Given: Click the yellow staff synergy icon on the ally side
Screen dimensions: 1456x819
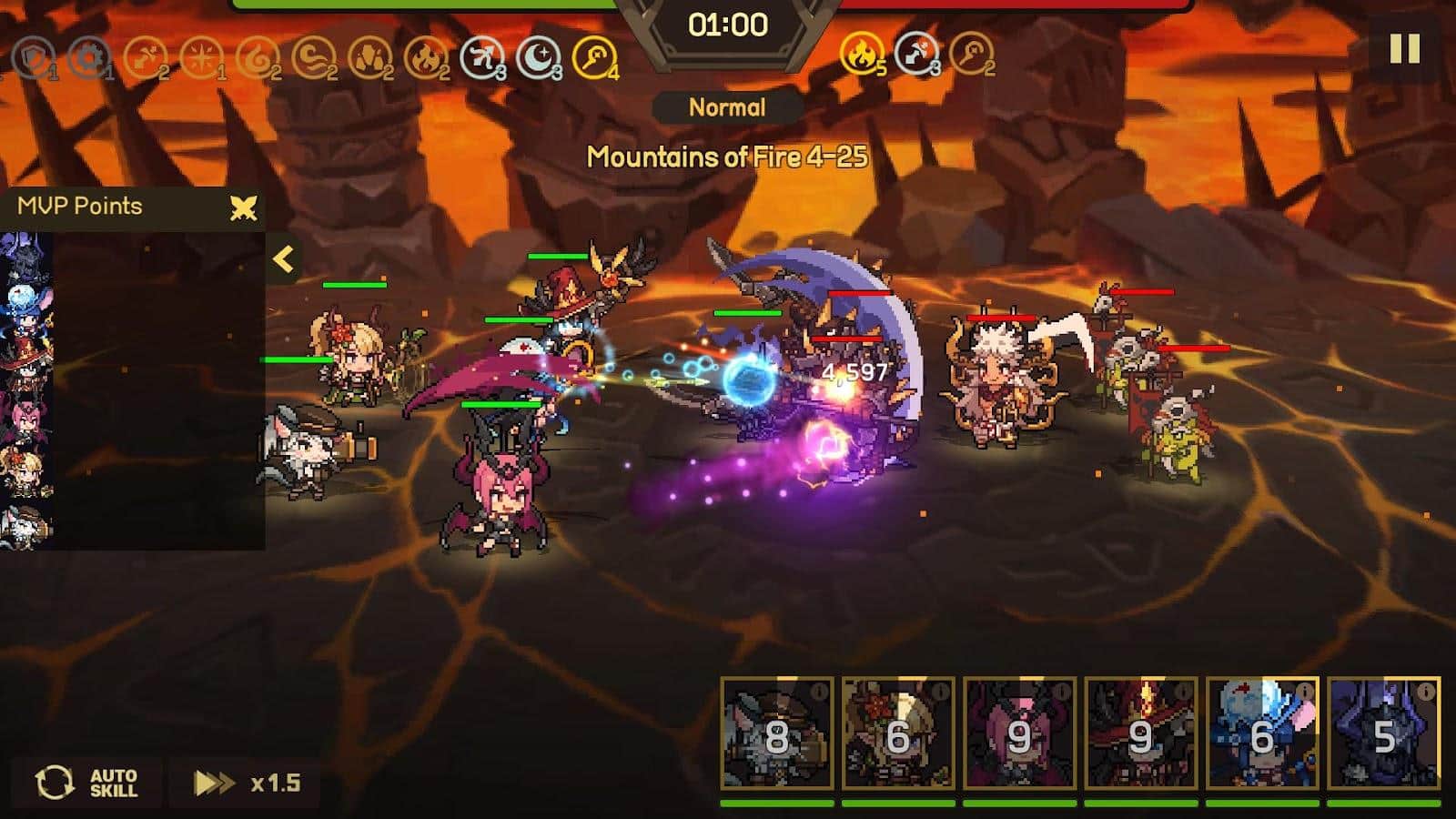Looking at the screenshot, I should click(595, 58).
